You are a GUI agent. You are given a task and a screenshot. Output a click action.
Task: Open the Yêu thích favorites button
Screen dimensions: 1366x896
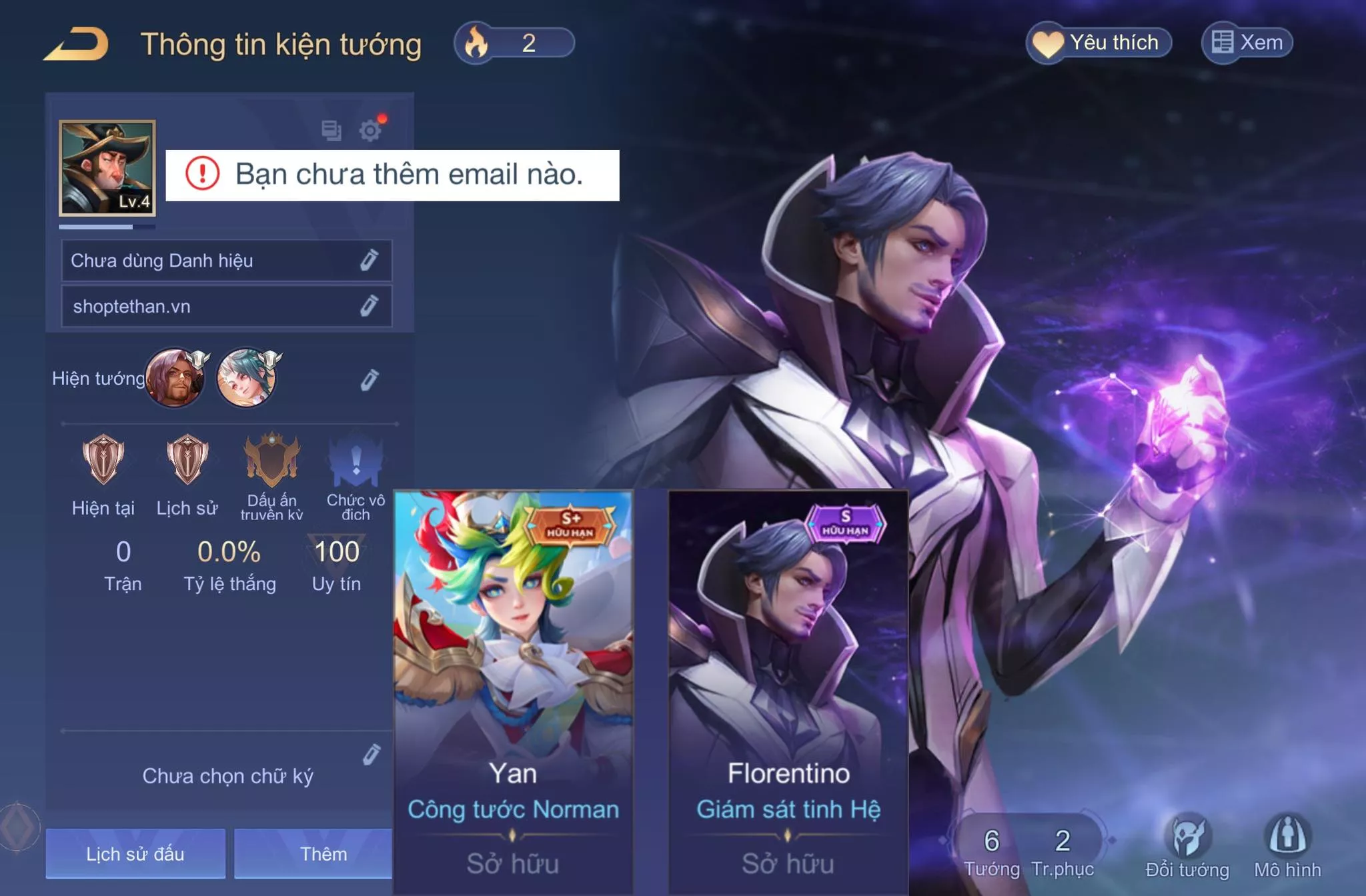pyautogui.click(x=1099, y=43)
